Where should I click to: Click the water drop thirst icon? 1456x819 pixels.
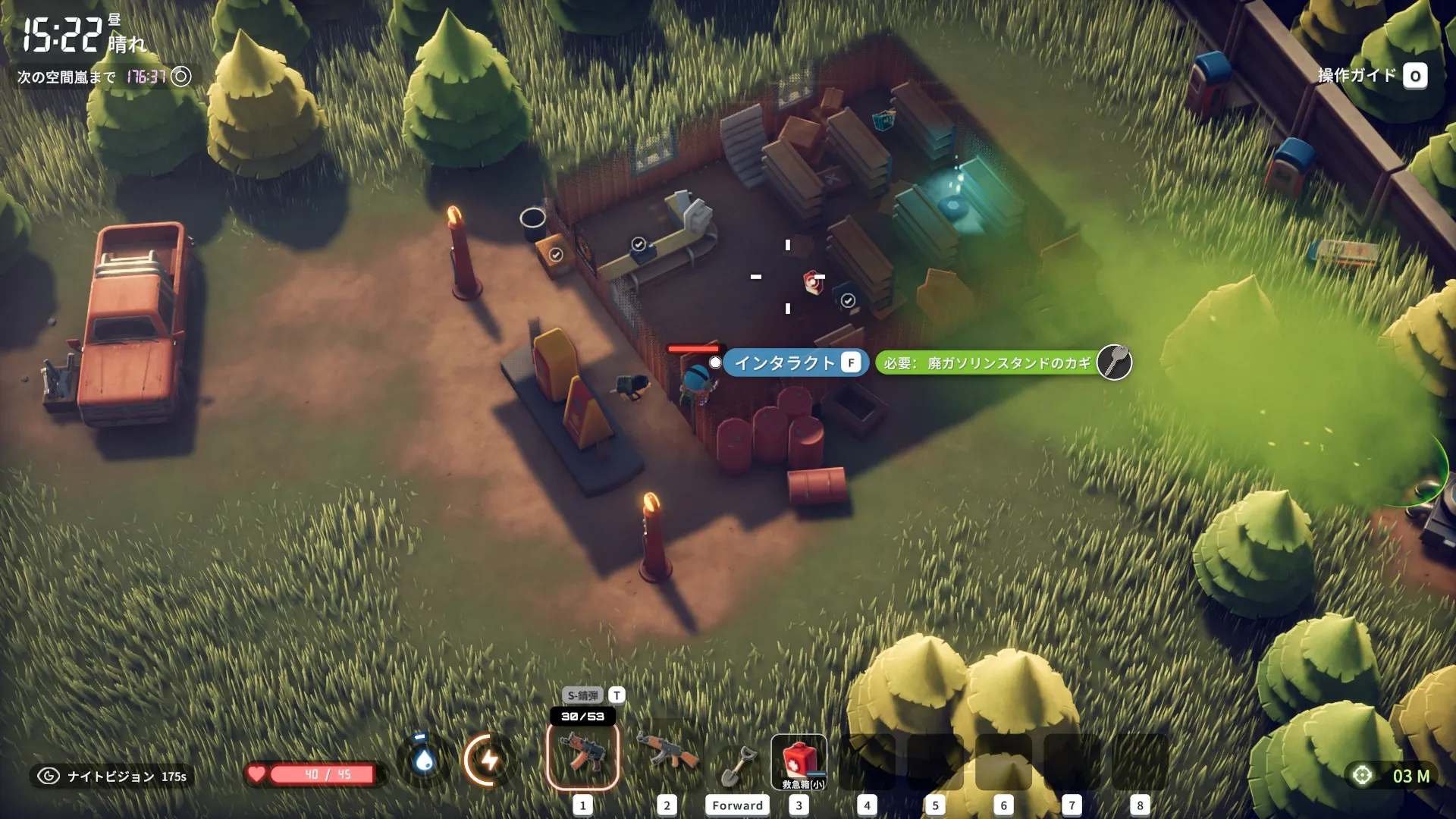coord(424,759)
